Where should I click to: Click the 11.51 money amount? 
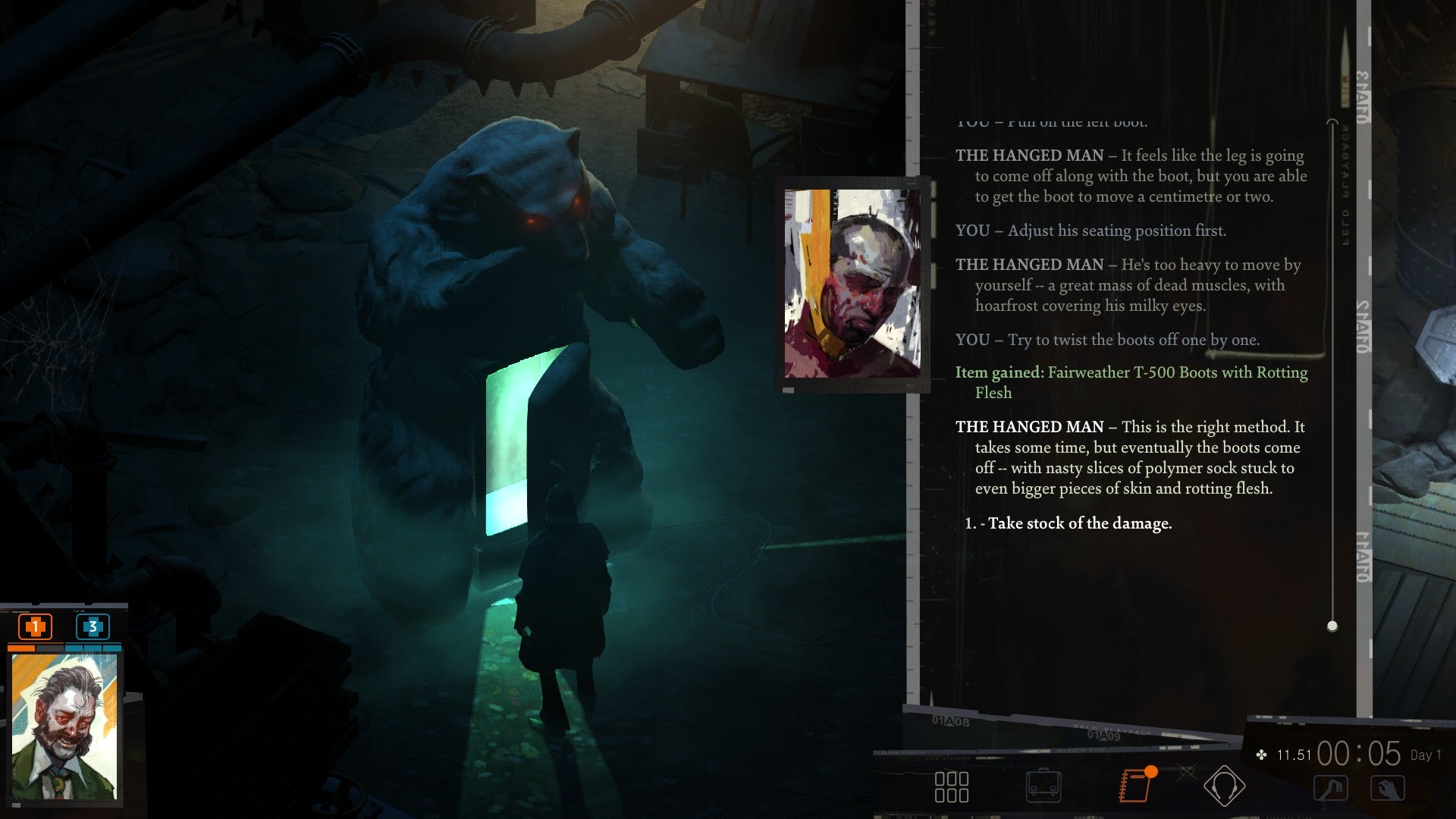(x=1294, y=753)
